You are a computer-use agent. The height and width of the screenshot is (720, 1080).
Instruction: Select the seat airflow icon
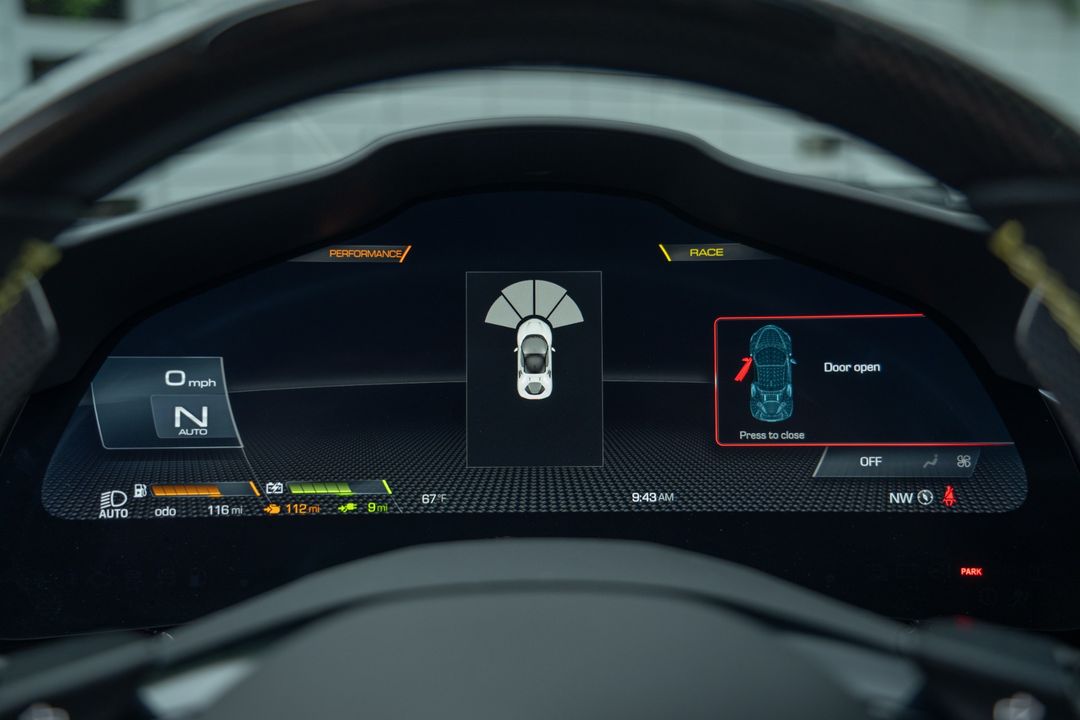pyautogui.click(x=931, y=462)
